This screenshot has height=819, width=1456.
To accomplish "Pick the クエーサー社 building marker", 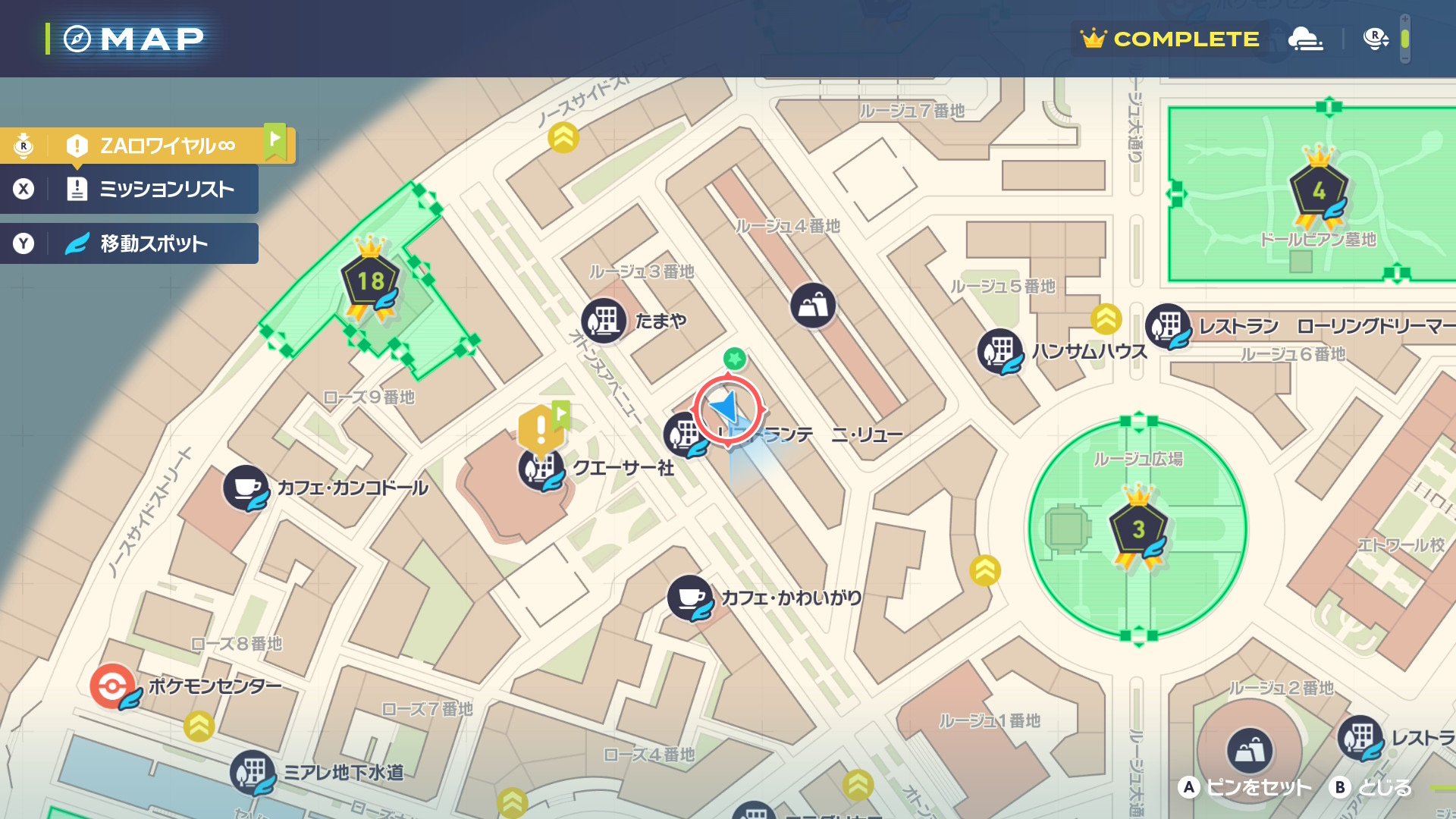I will [540, 469].
